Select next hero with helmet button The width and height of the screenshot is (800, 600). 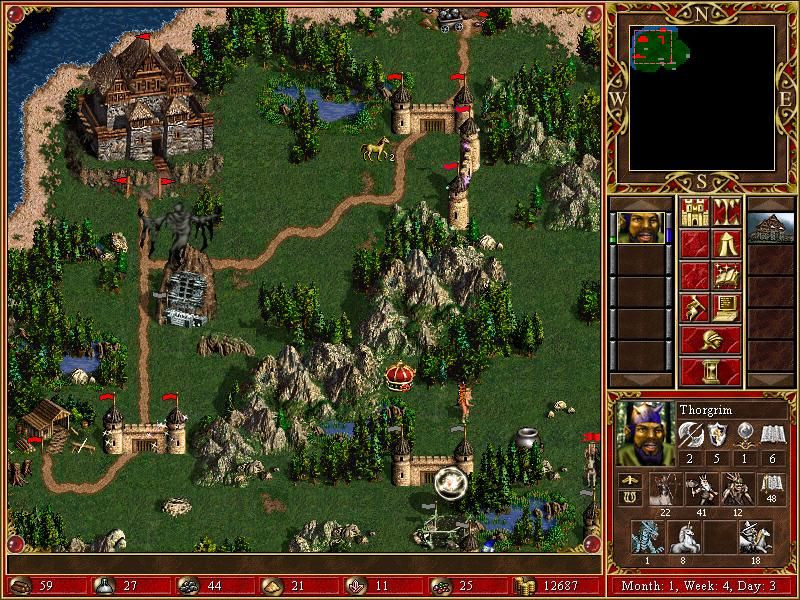[x=710, y=338]
